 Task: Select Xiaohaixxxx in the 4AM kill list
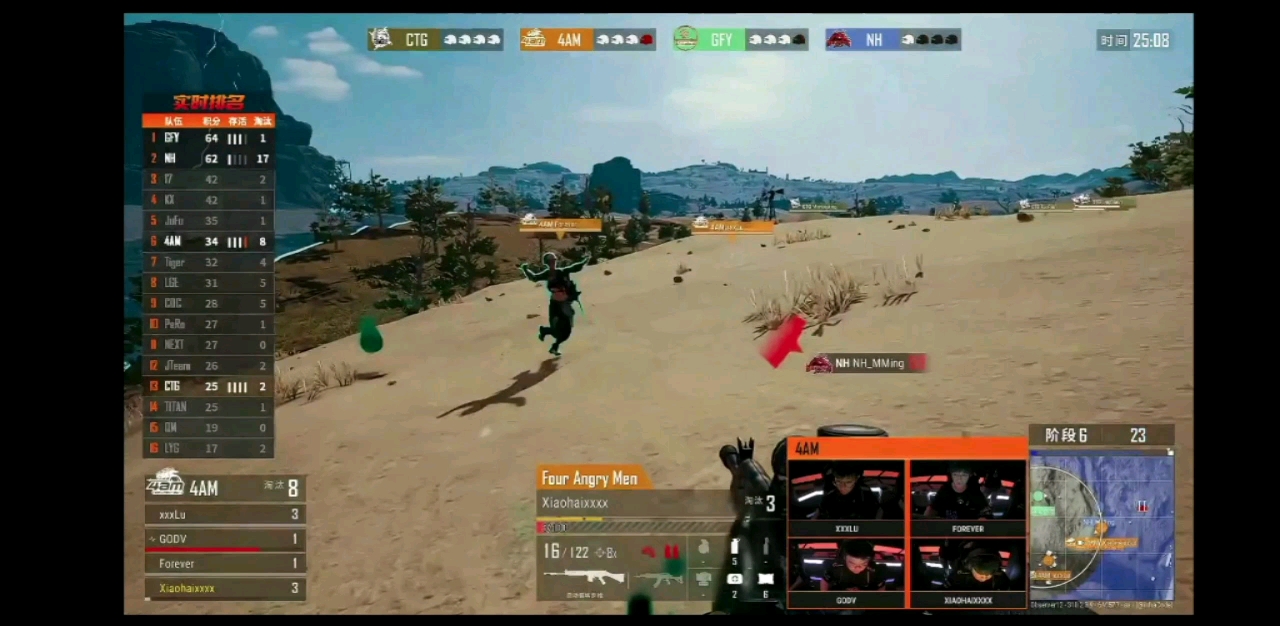225,588
